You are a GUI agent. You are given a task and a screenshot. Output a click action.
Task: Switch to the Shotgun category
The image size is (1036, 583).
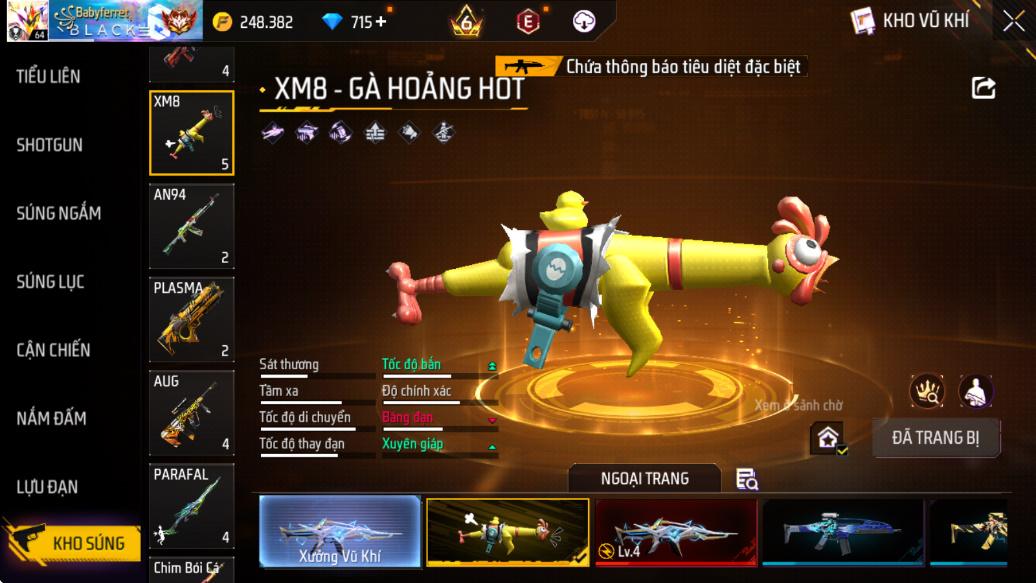click(49, 145)
